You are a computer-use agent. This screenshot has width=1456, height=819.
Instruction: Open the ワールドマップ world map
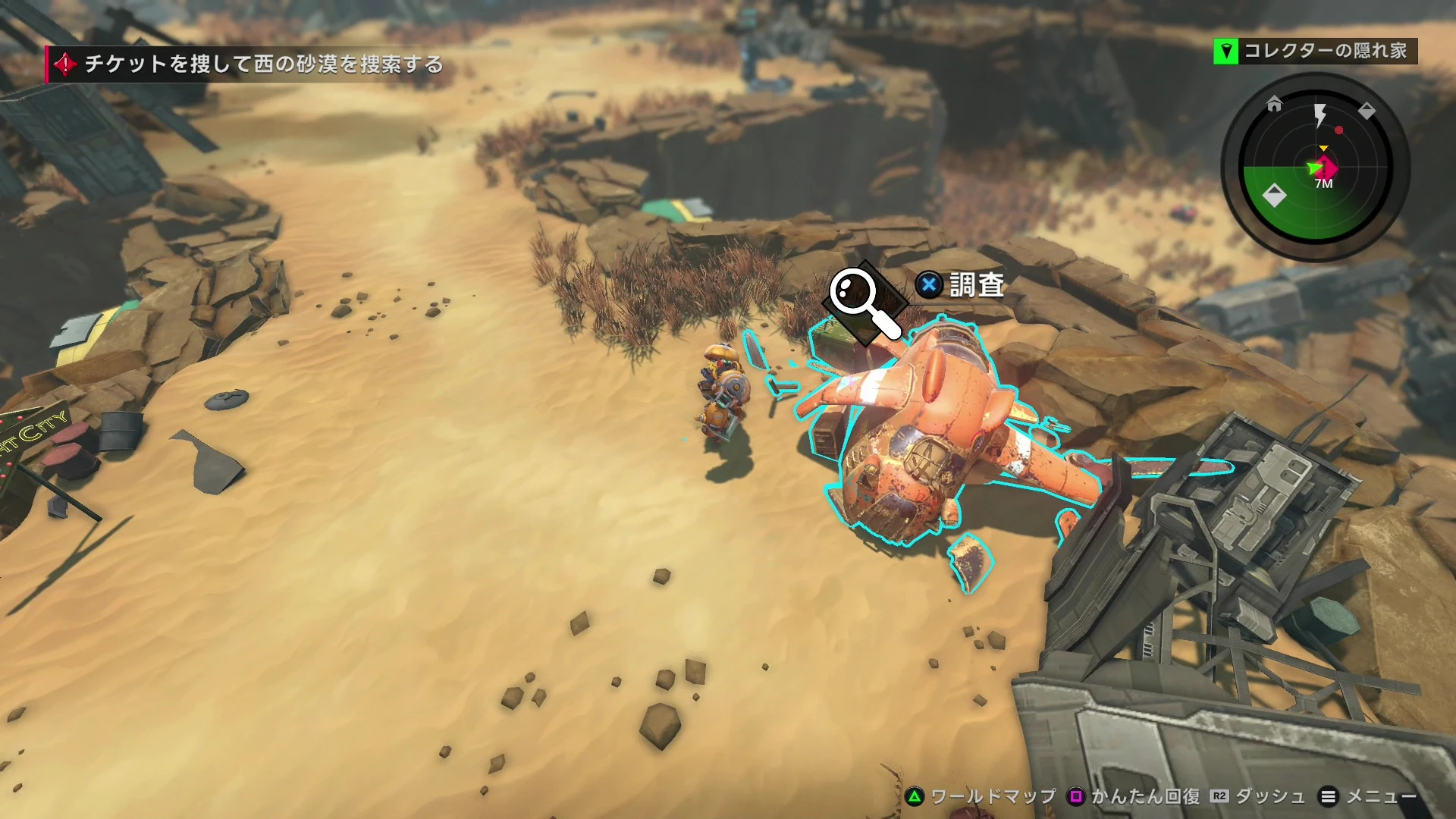981,796
